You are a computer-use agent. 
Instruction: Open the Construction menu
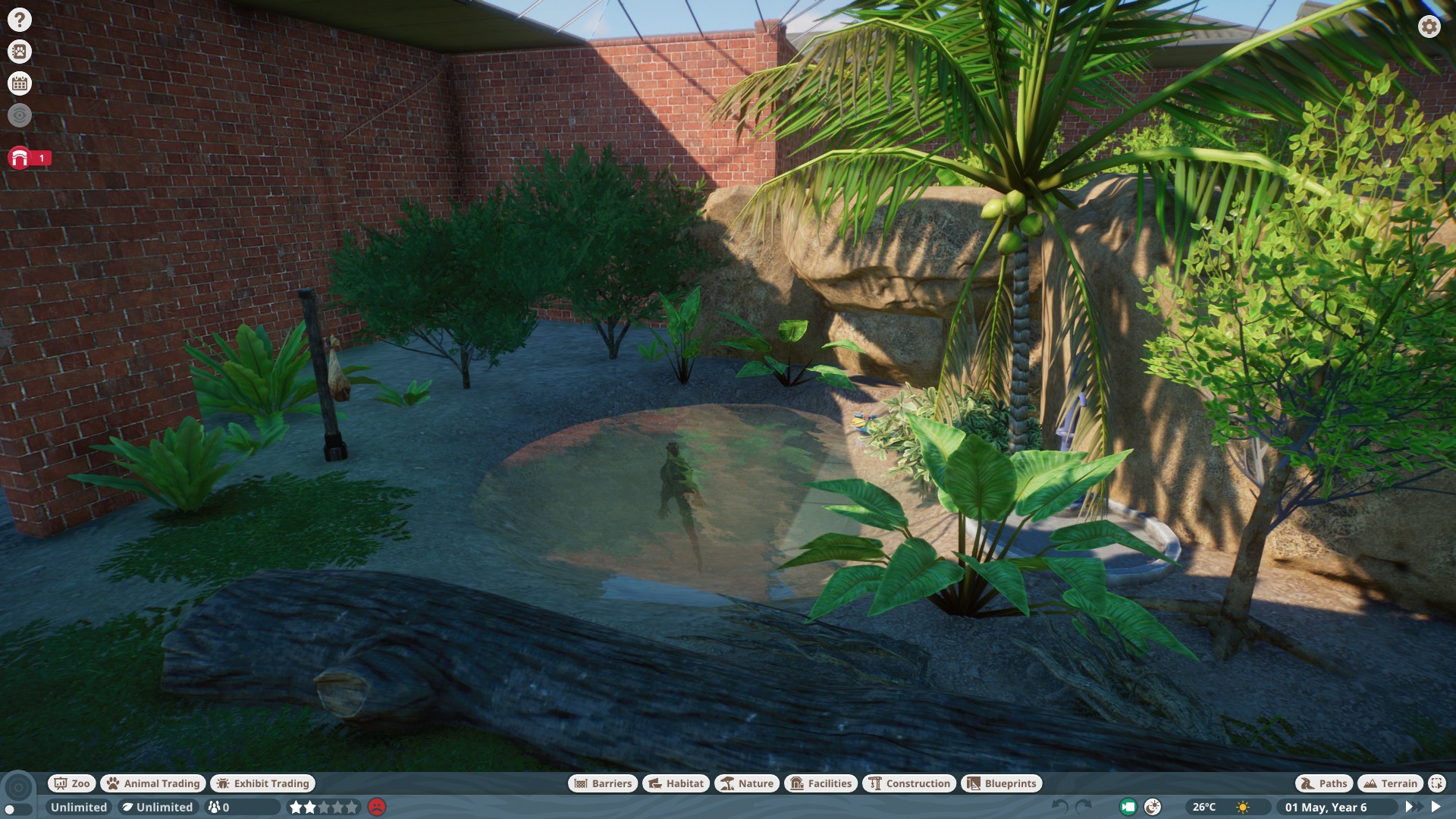pos(909,783)
